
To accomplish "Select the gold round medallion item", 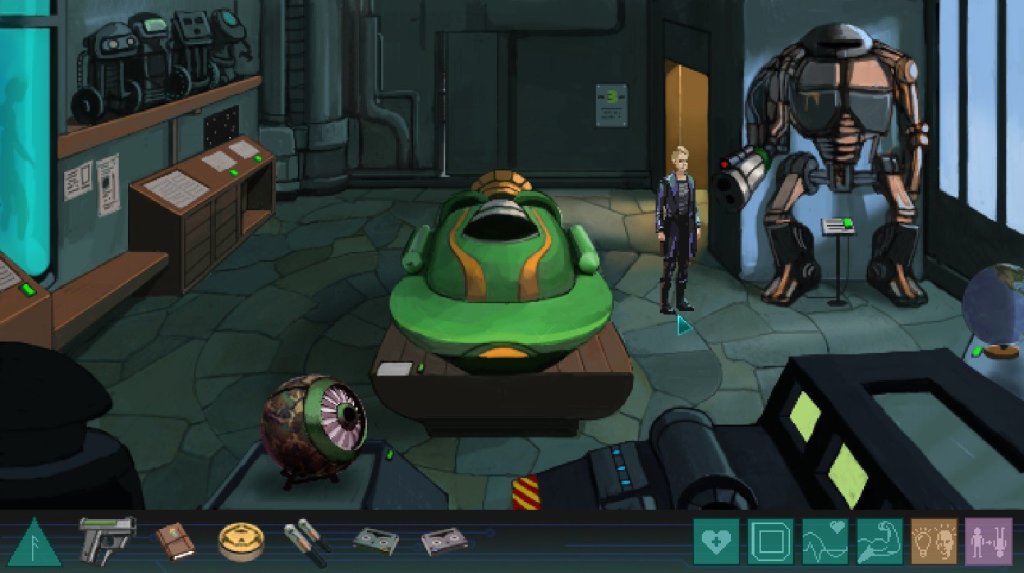I will pyautogui.click(x=240, y=541).
